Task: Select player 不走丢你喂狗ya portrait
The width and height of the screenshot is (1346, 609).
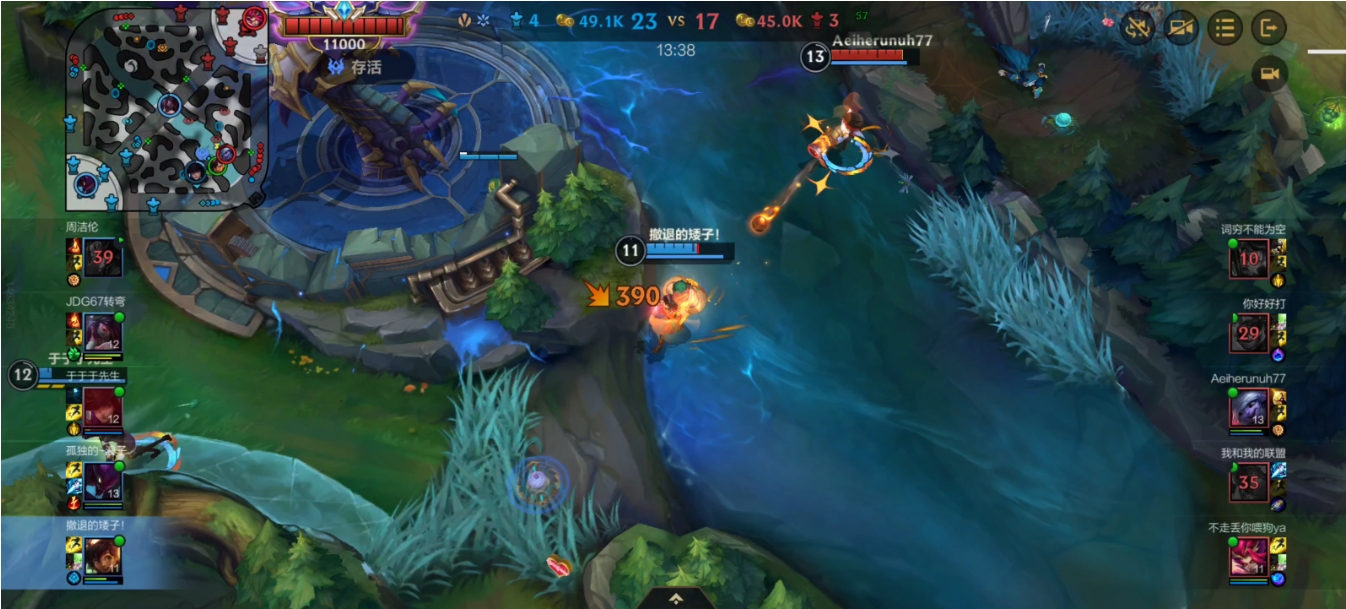Action: (x=1250, y=556)
